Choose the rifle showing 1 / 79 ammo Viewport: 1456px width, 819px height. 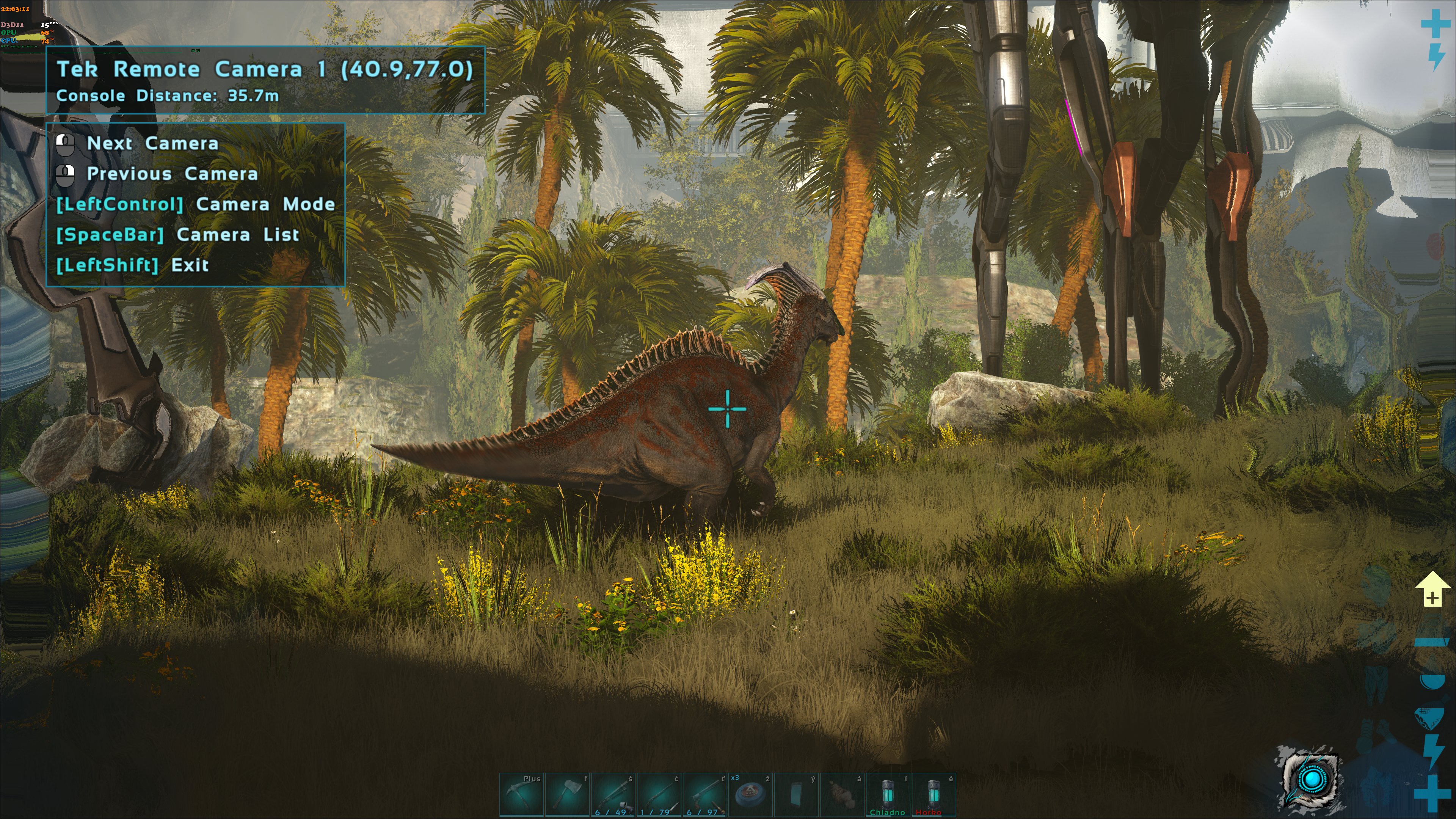coord(659,795)
